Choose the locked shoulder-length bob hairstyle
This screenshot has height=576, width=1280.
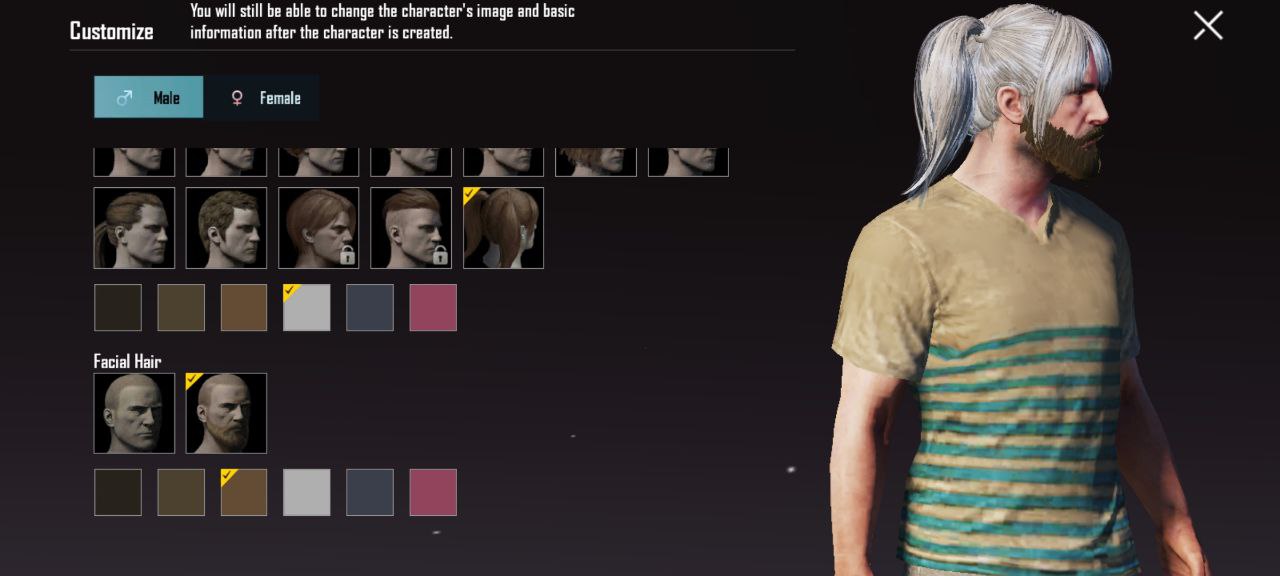[318, 228]
